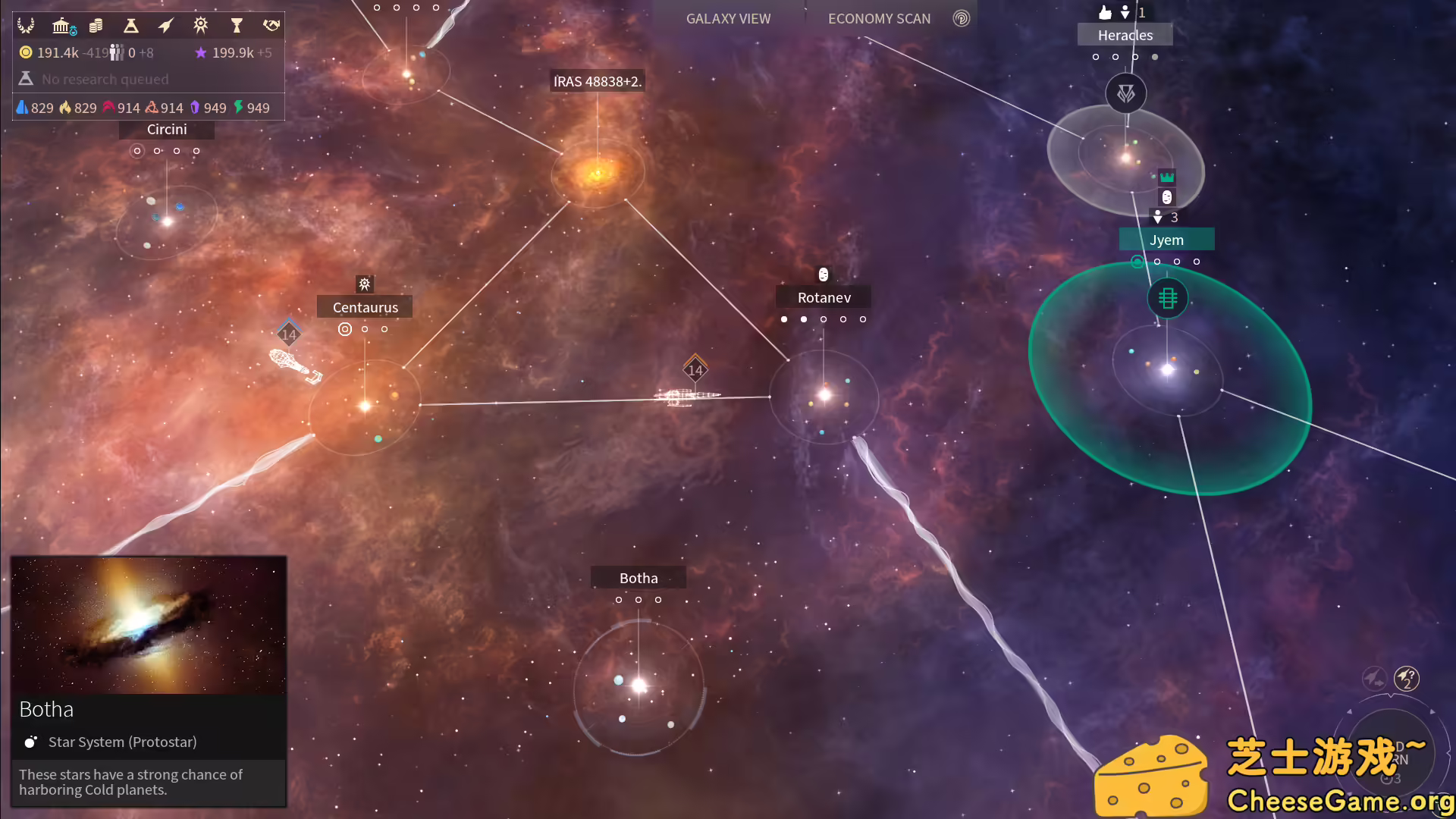The height and width of the screenshot is (819, 1456).
Task: Open the empire summary laurel icon
Action: click(x=27, y=25)
